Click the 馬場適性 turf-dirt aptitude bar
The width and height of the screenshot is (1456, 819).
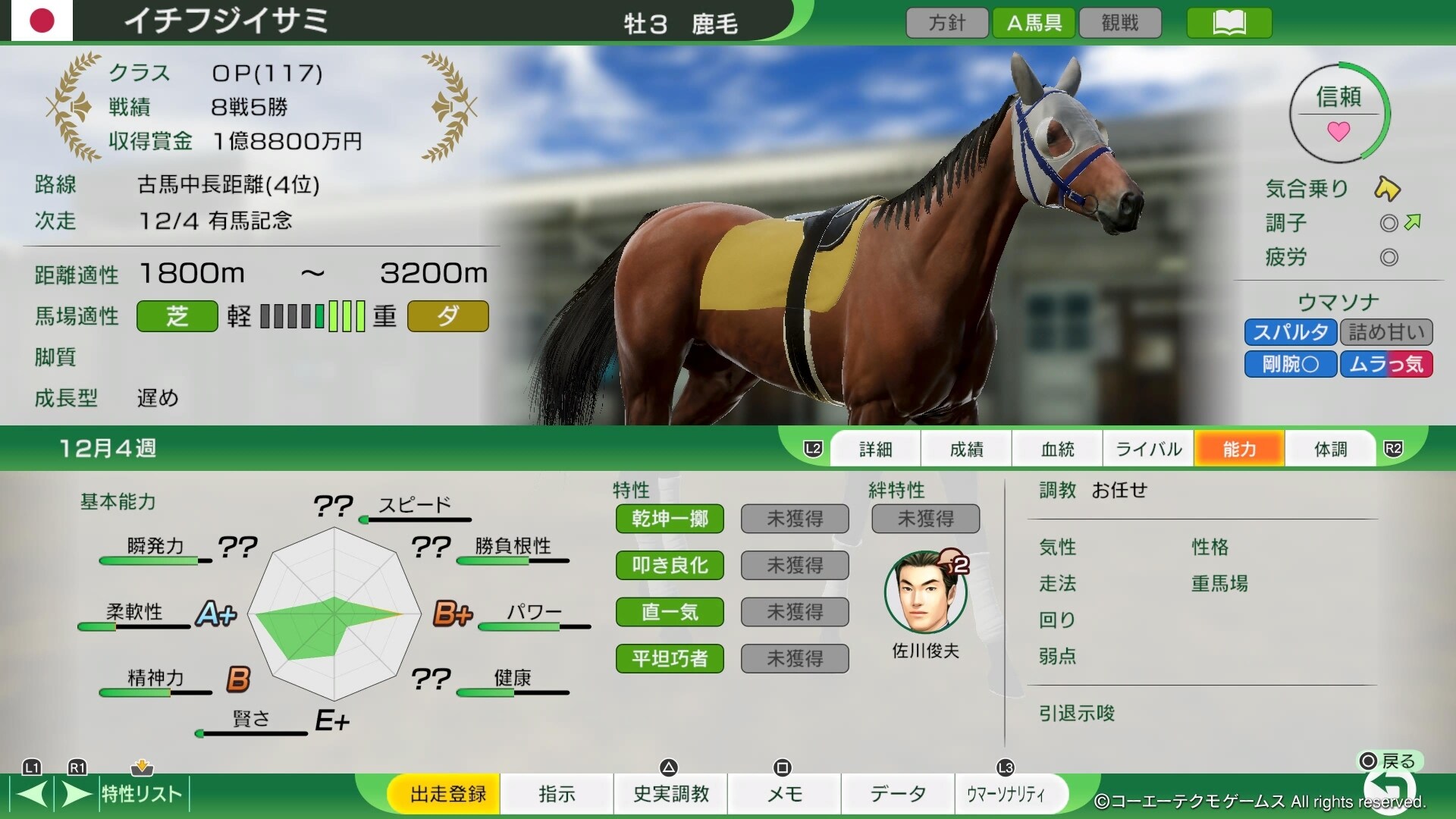(x=311, y=317)
